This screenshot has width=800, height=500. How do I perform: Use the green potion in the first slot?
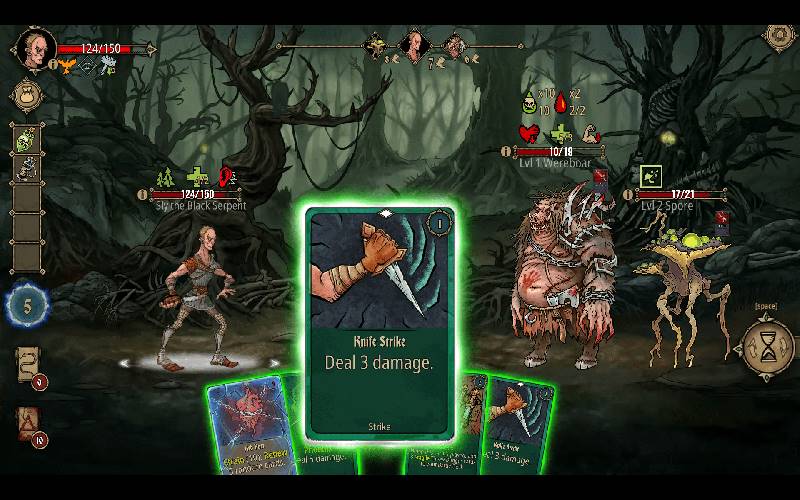(27, 139)
